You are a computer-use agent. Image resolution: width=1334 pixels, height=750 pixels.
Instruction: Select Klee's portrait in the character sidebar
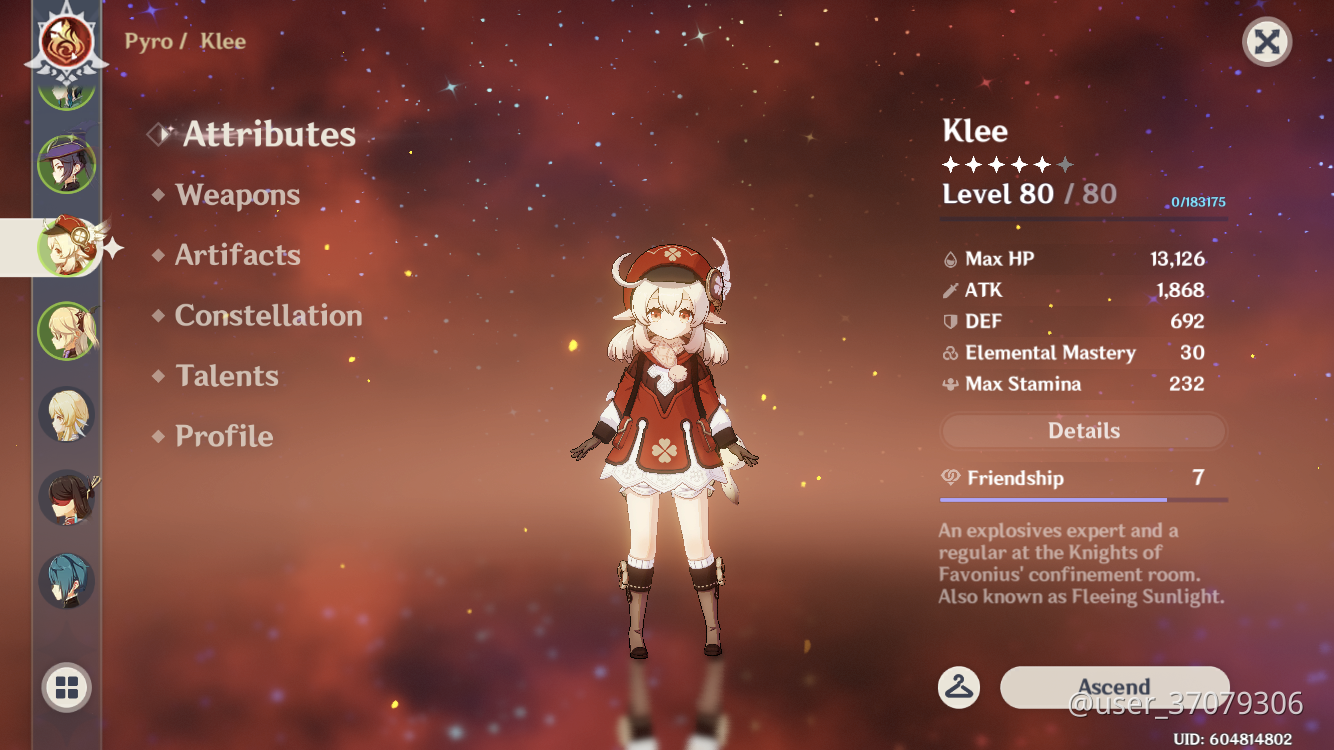coord(66,248)
